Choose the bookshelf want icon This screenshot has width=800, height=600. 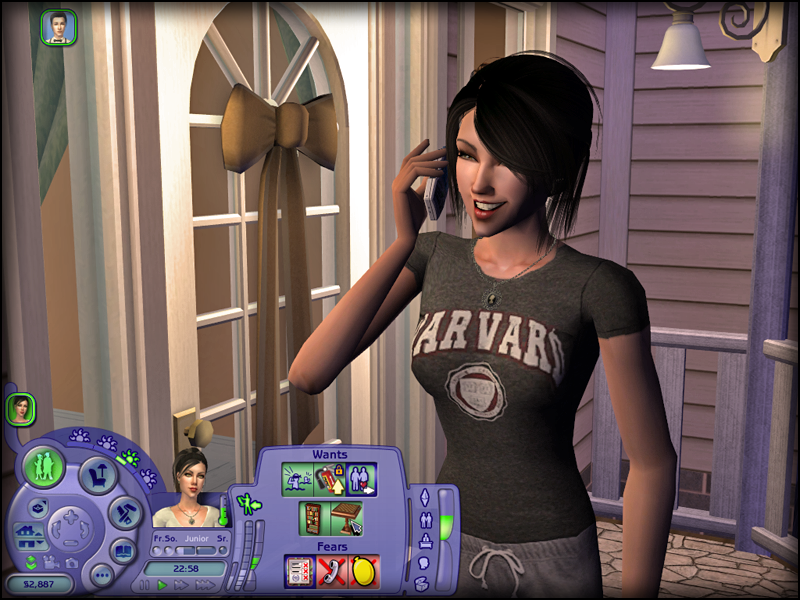314,518
